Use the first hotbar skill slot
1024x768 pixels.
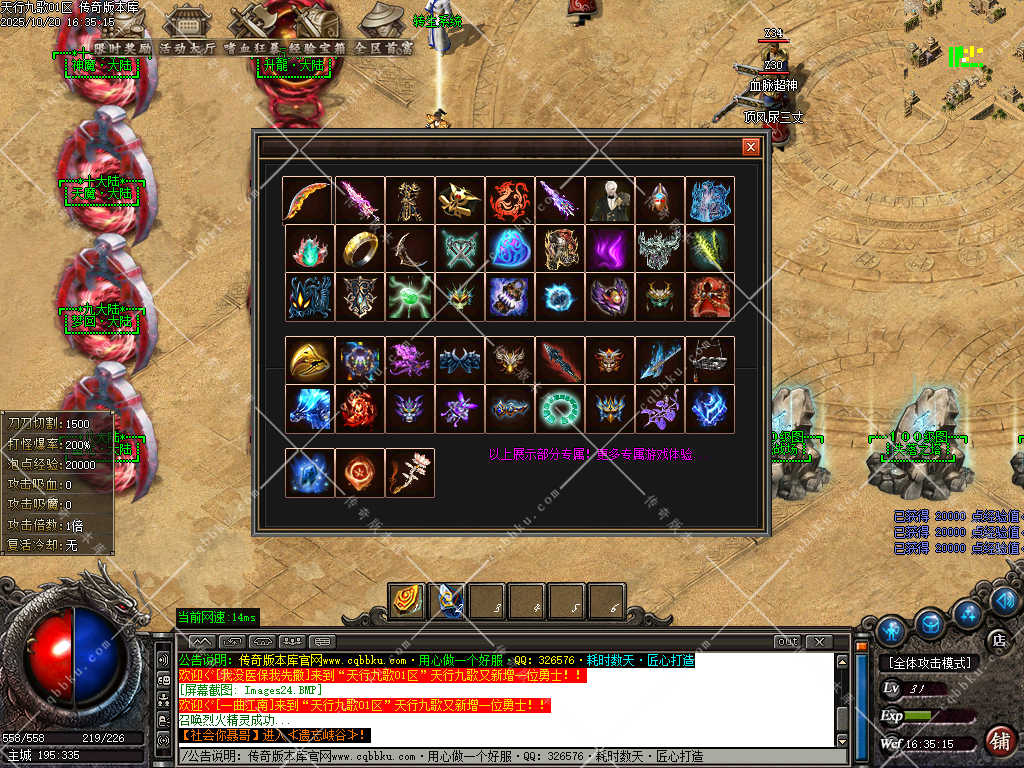click(x=407, y=601)
